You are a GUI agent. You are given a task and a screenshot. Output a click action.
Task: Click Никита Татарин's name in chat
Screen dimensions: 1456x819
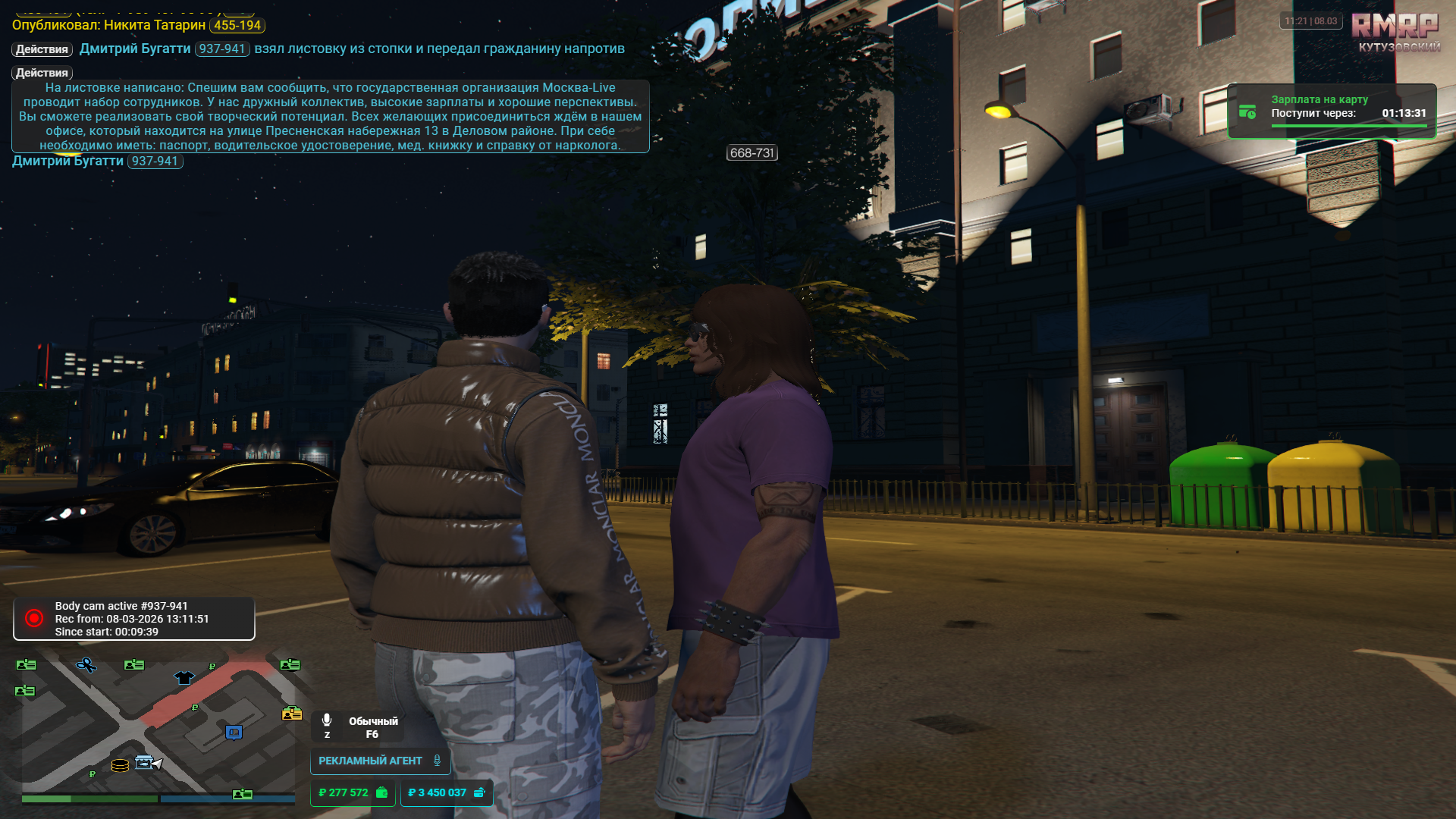coord(154,25)
